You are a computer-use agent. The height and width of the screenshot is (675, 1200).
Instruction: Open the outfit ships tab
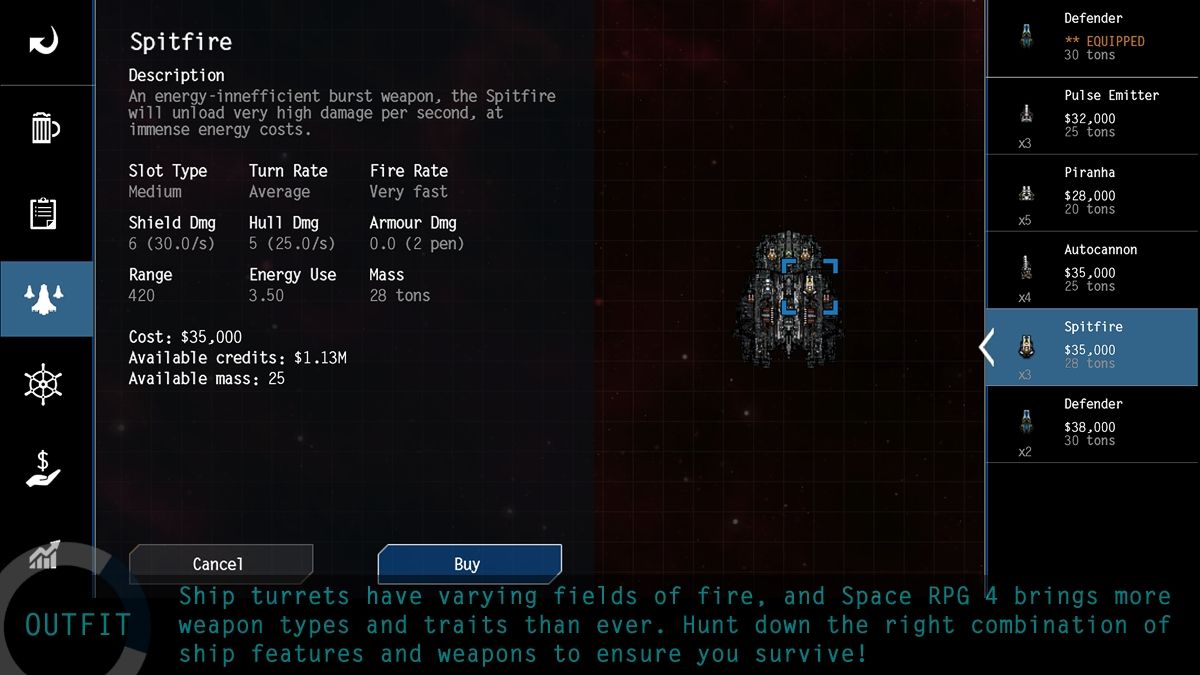click(46, 298)
